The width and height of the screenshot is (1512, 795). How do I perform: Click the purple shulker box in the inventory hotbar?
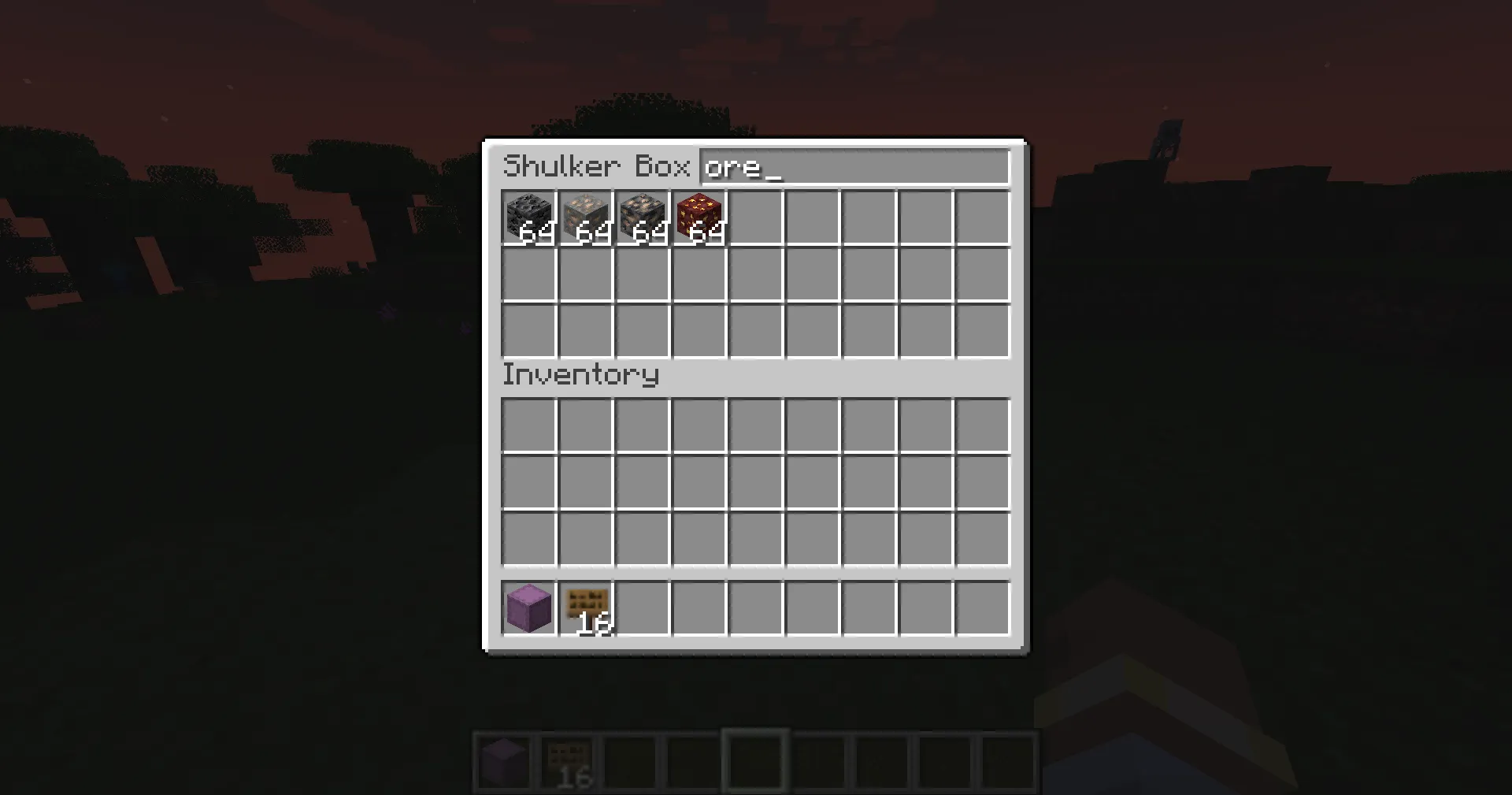click(x=529, y=607)
